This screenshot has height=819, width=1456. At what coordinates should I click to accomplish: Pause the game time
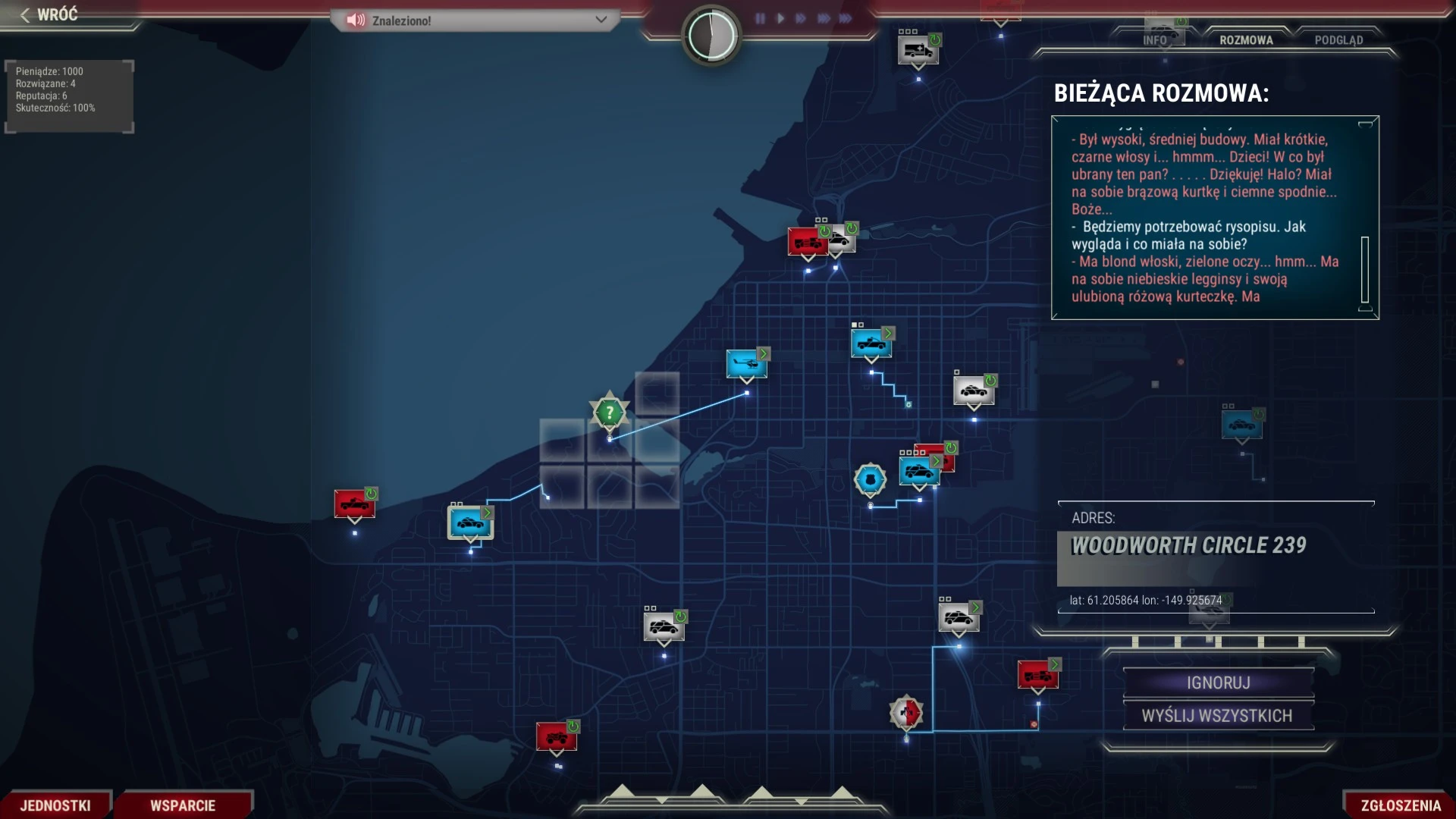[760, 18]
